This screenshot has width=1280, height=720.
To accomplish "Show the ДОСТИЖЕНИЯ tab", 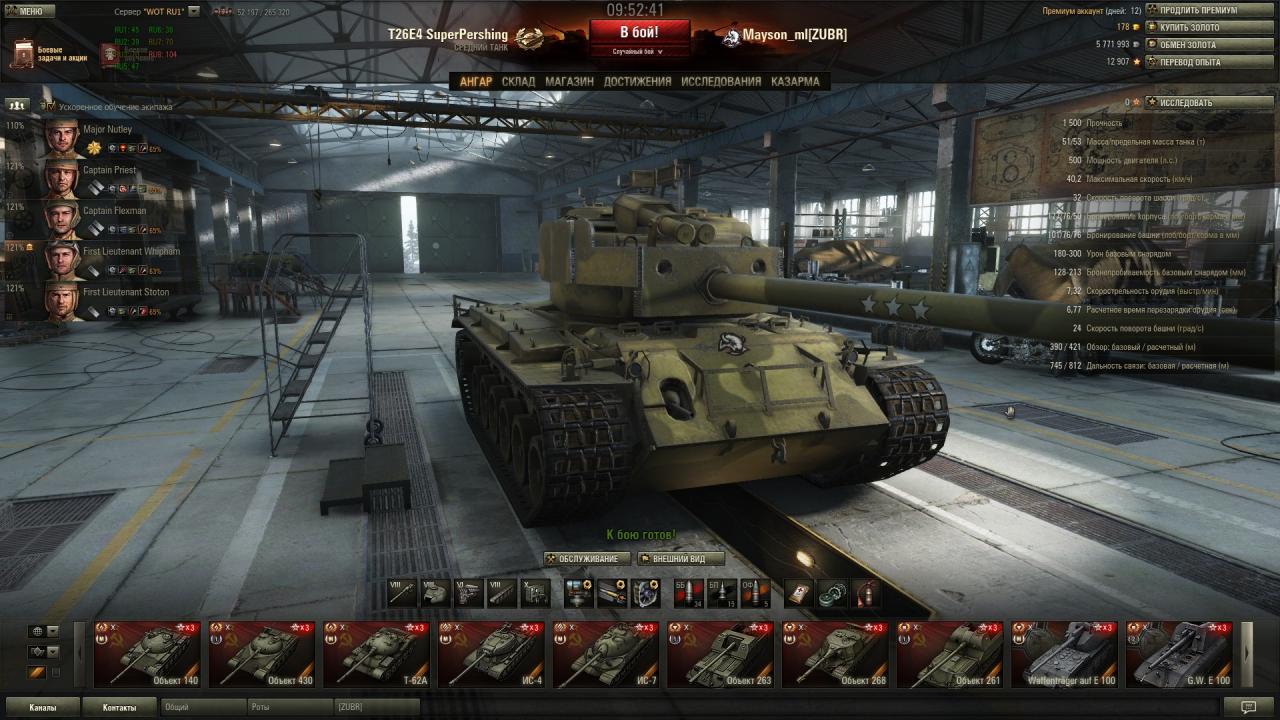I will coord(637,82).
